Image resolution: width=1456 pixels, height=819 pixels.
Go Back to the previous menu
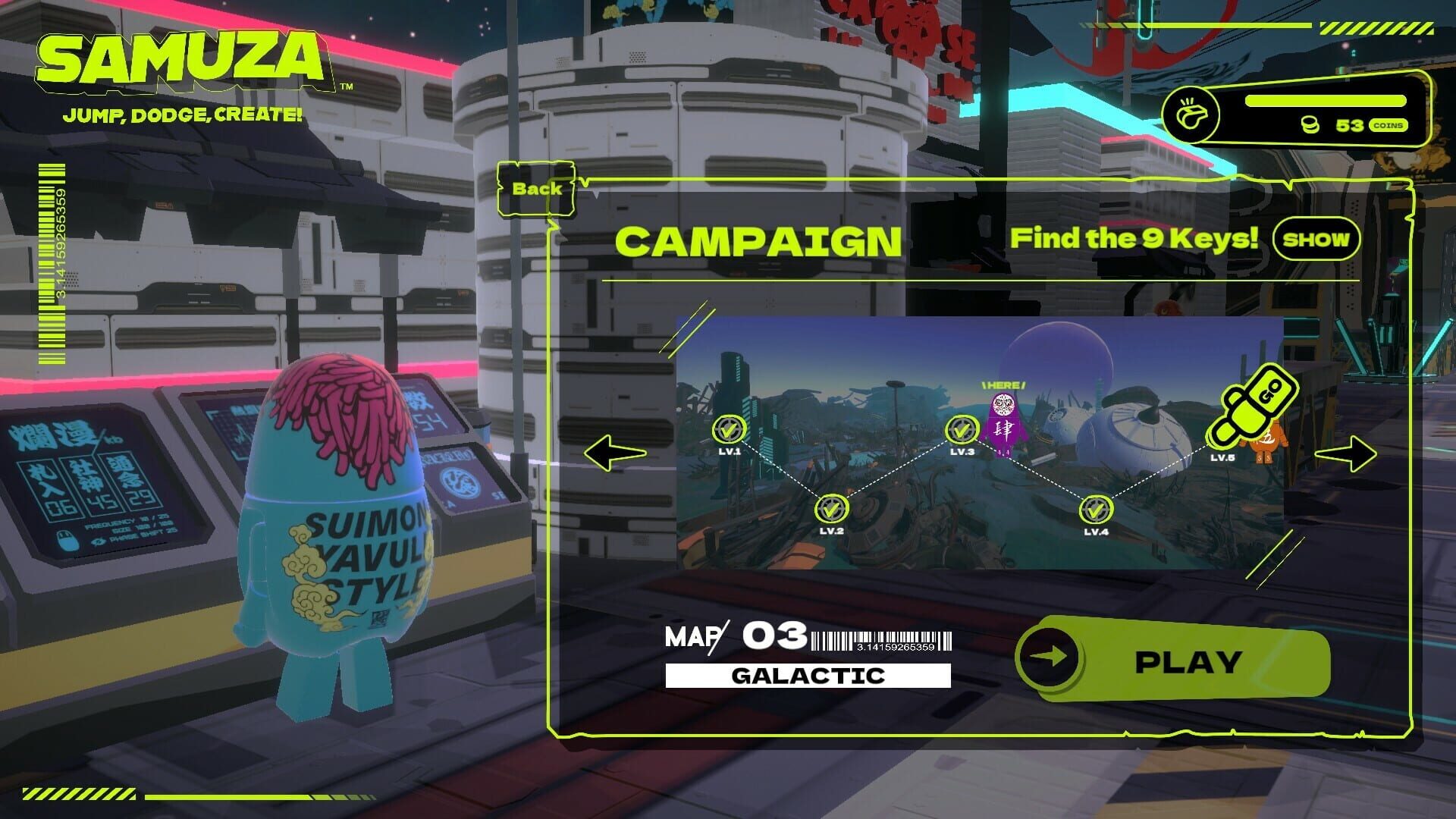[x=535, y=190]
